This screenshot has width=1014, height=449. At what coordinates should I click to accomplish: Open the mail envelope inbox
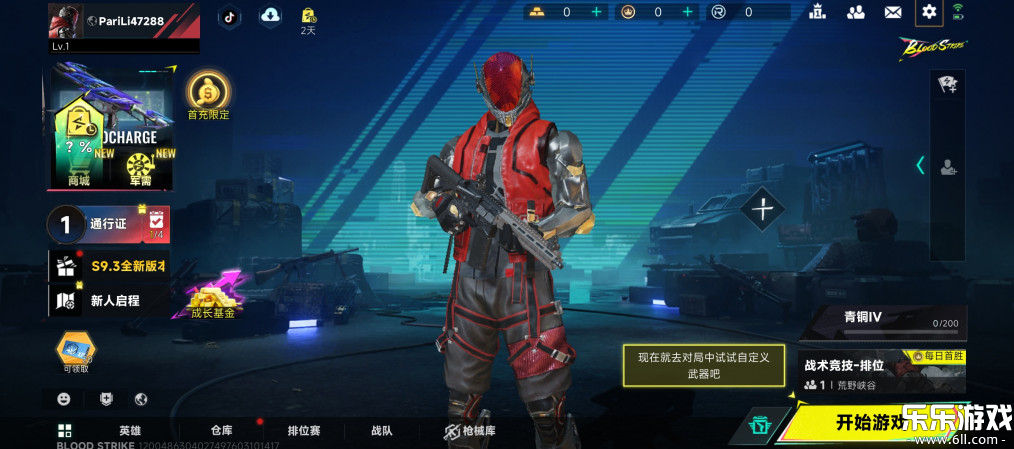pyautogui.click(x=893, y=12)
